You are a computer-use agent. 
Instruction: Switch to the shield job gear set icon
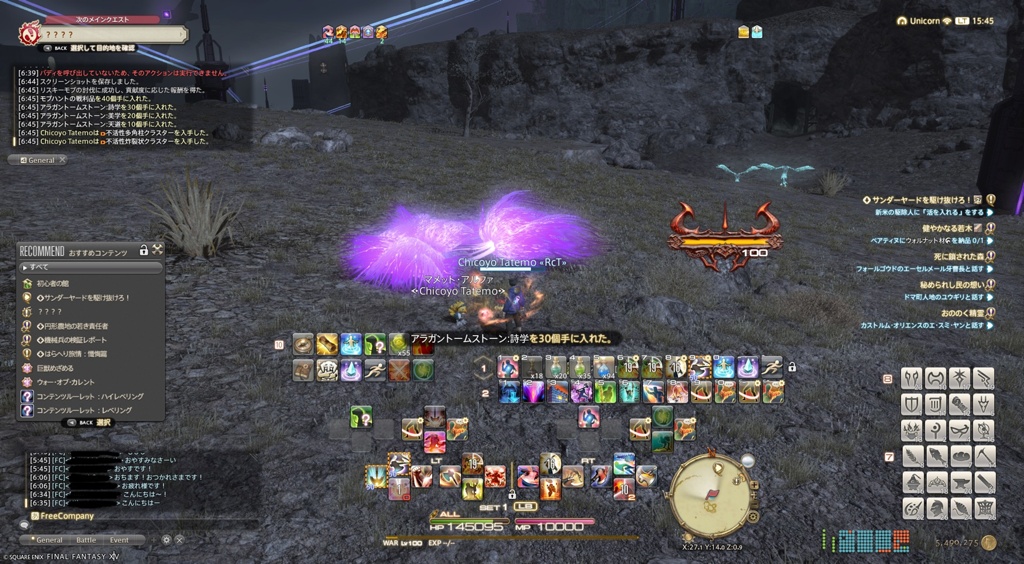point(911,403)
